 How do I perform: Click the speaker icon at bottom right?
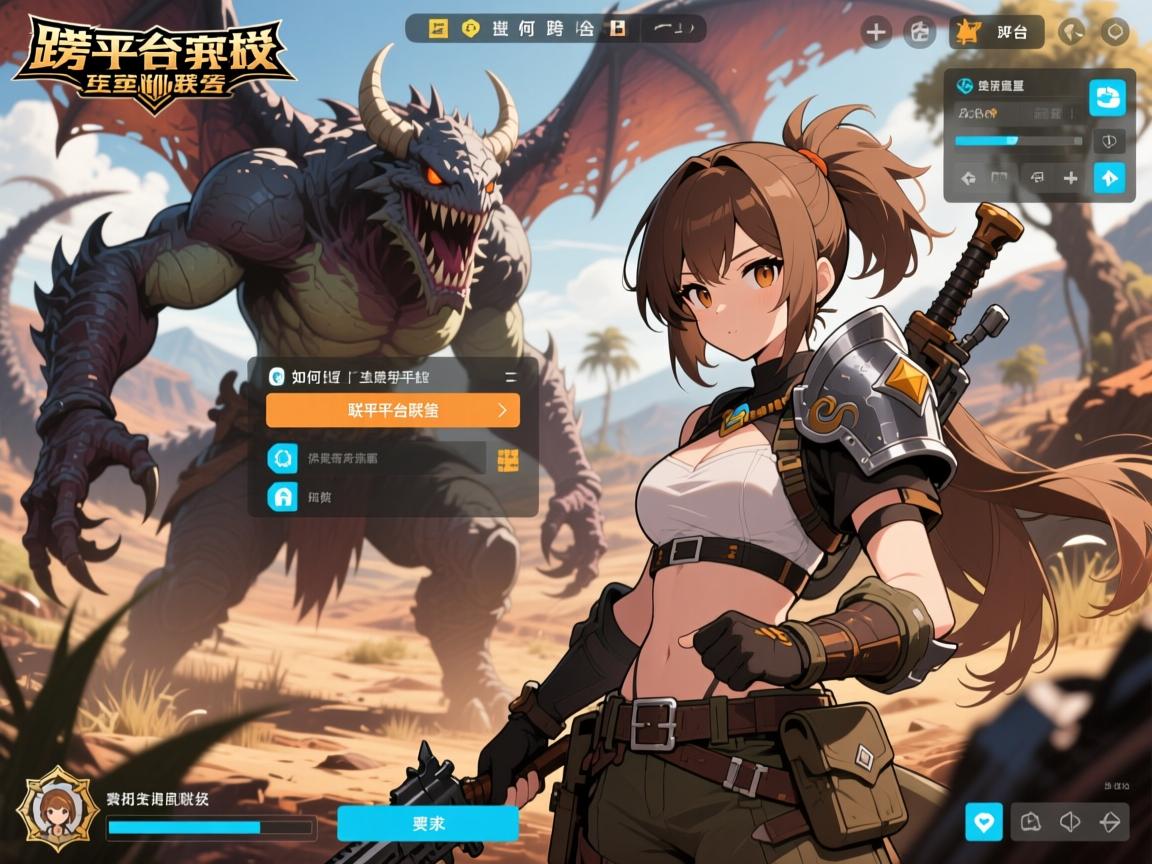click(1070, 822)
